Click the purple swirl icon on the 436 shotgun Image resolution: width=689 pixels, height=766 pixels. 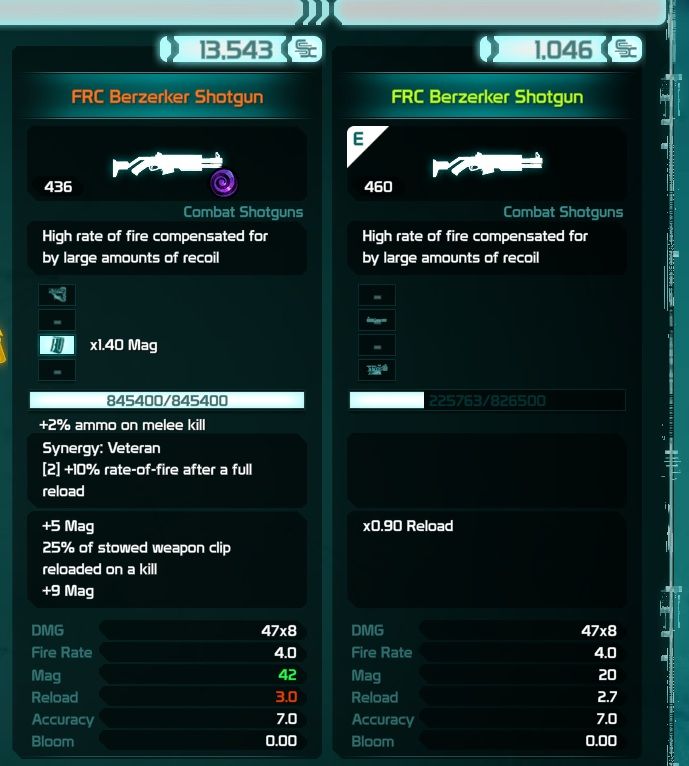(223, 183)
